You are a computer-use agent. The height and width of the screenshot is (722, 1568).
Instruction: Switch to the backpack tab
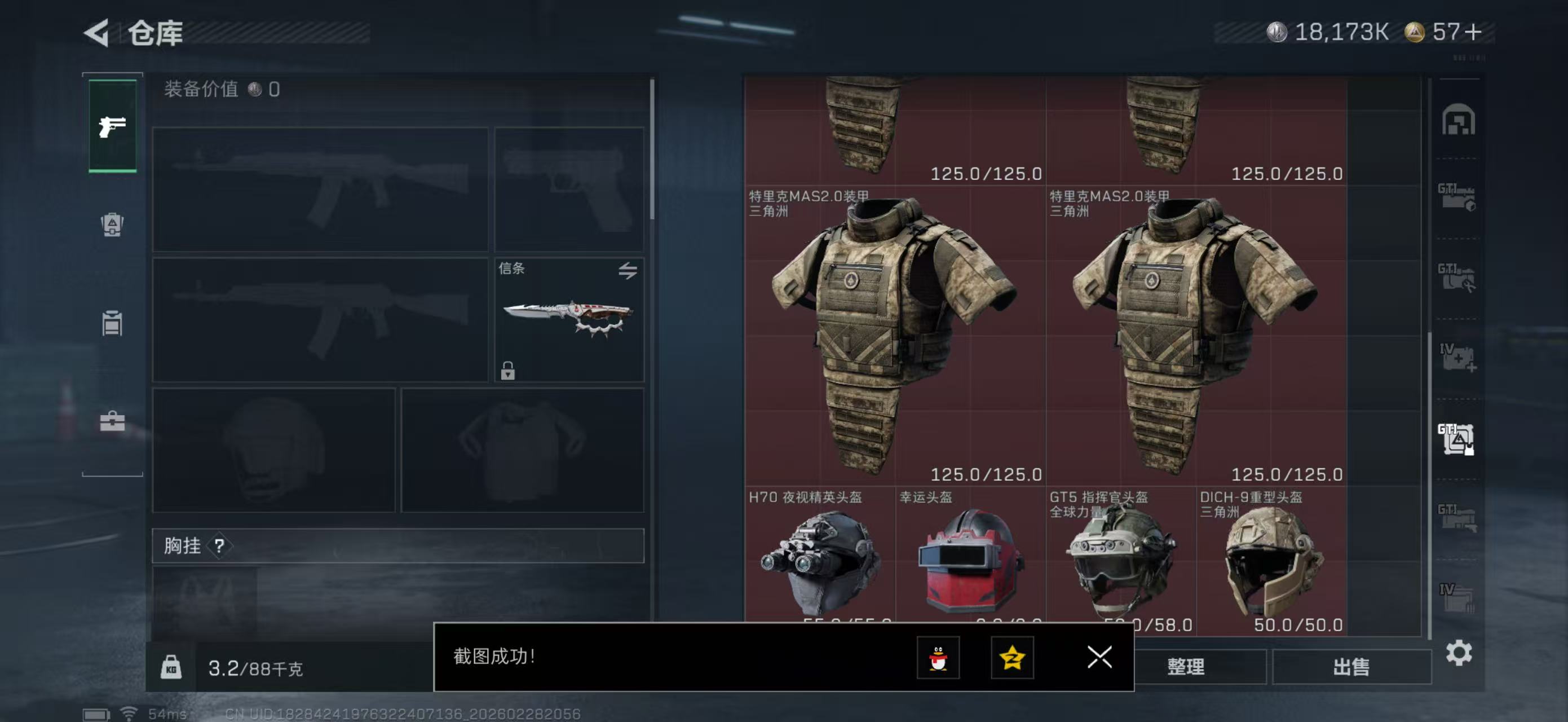pos(112,224)
